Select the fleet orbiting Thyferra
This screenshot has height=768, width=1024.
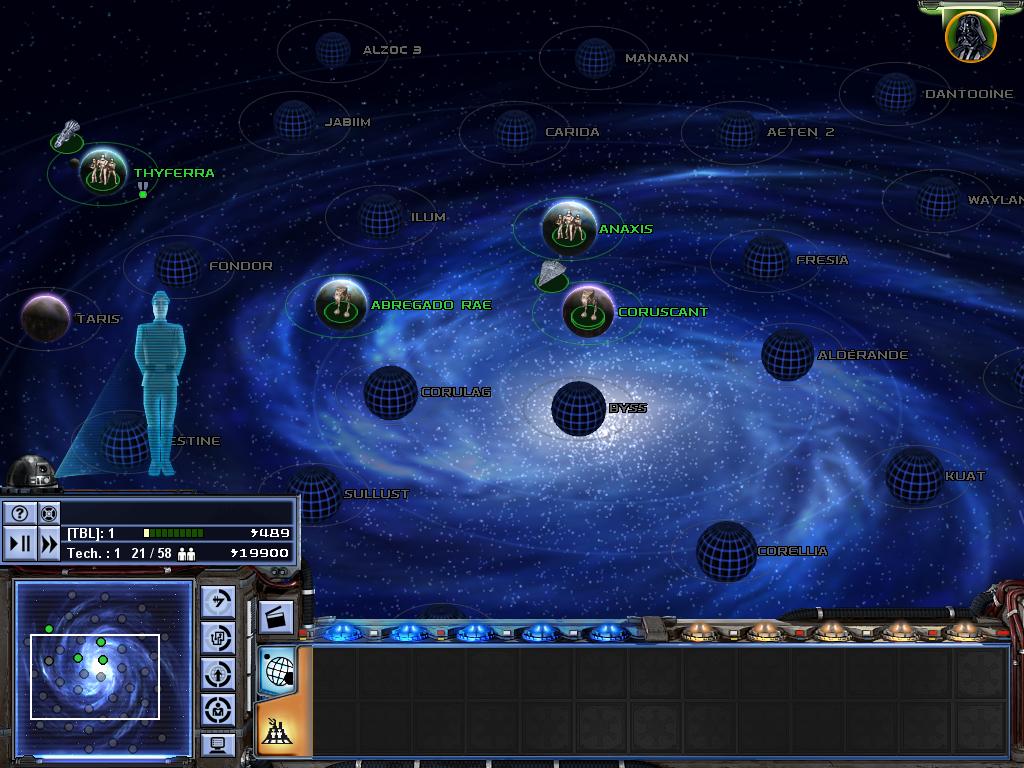[68, 136]
